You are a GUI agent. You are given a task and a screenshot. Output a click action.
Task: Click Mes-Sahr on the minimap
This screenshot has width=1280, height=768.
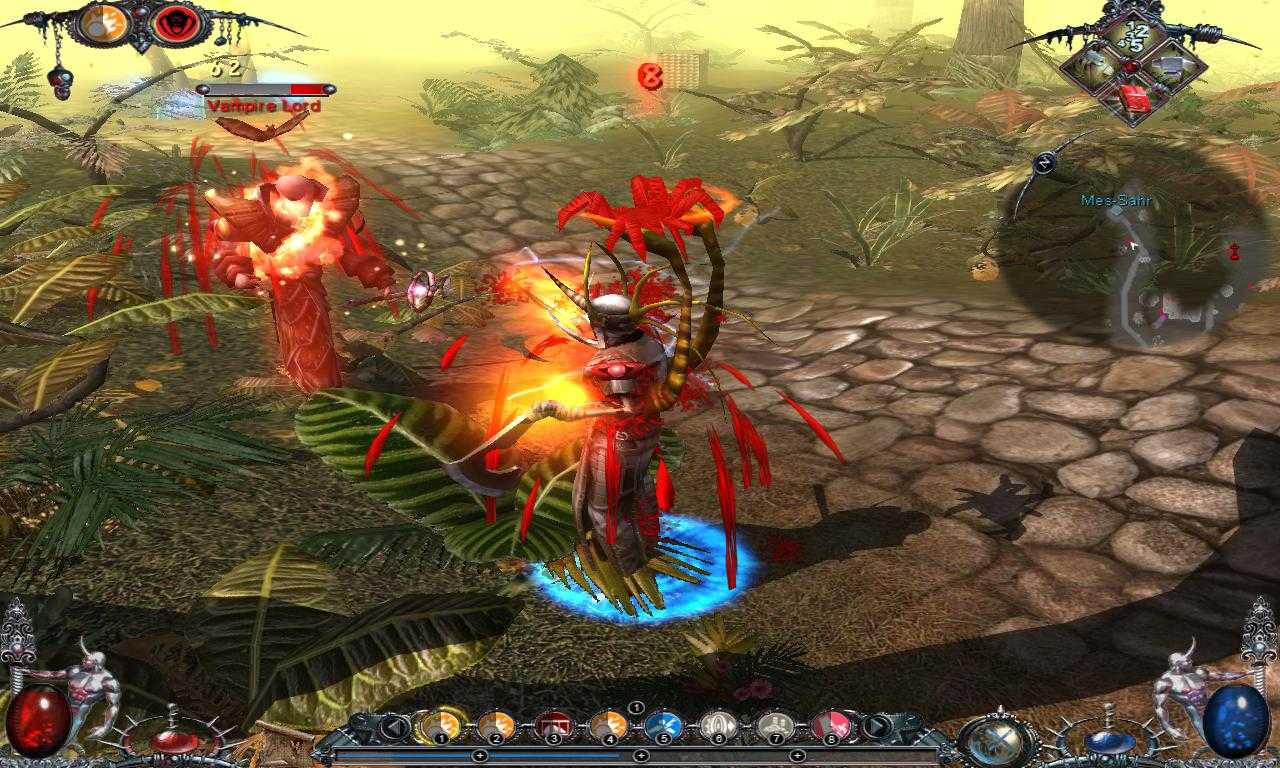tap(1117, 199)
